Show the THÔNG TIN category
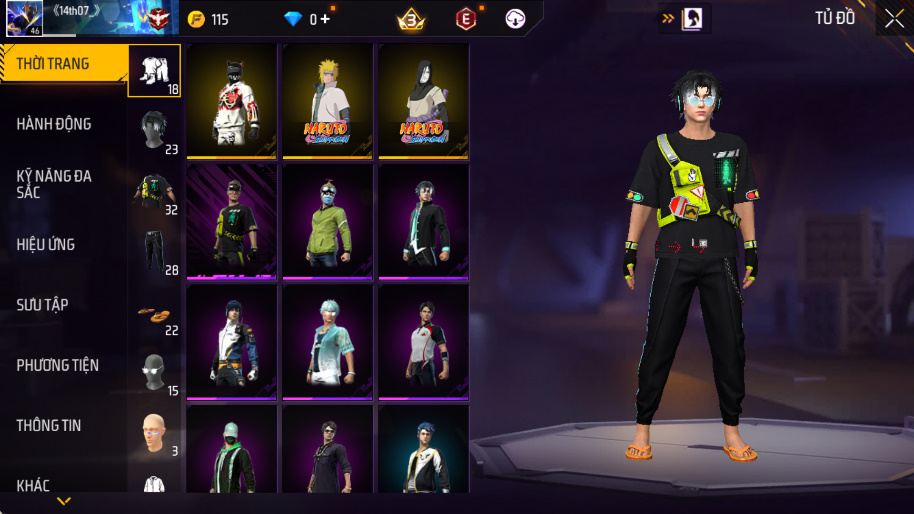This screenshot has width=914, height=514. pos(49,426)
